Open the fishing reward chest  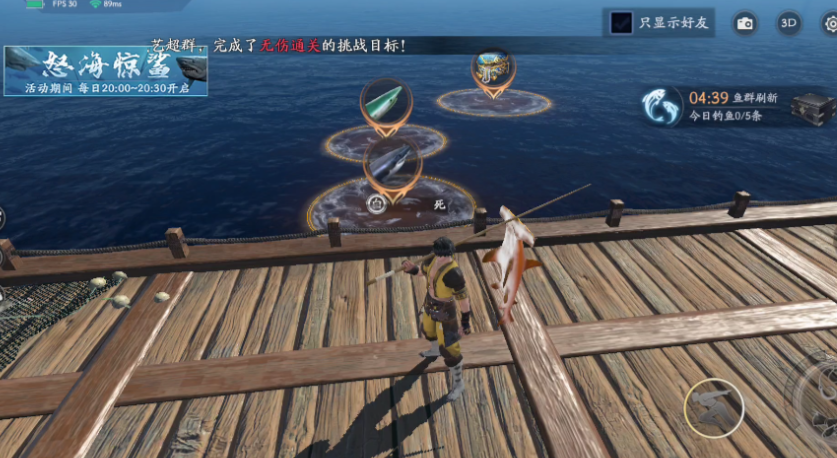pos(811,107)
